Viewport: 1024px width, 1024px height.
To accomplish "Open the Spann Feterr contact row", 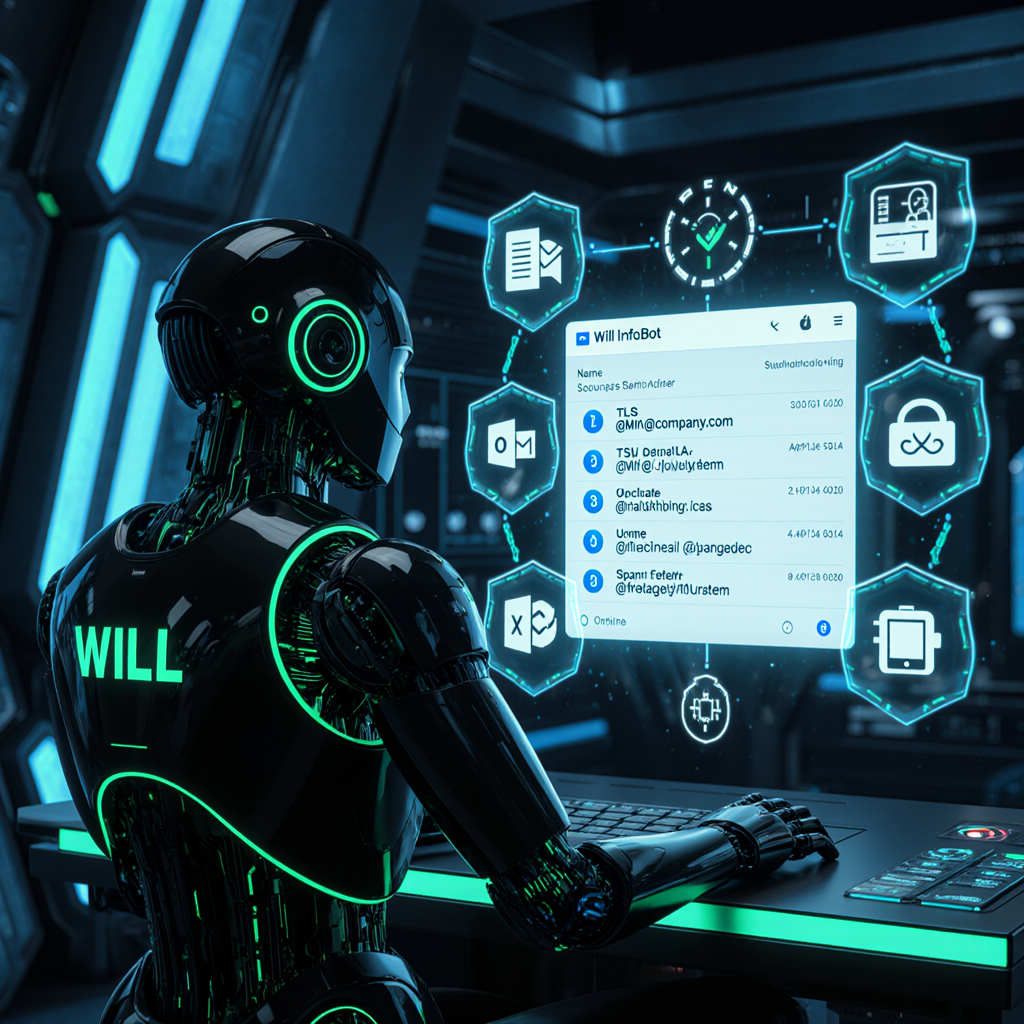I will [x=700, y=583].
